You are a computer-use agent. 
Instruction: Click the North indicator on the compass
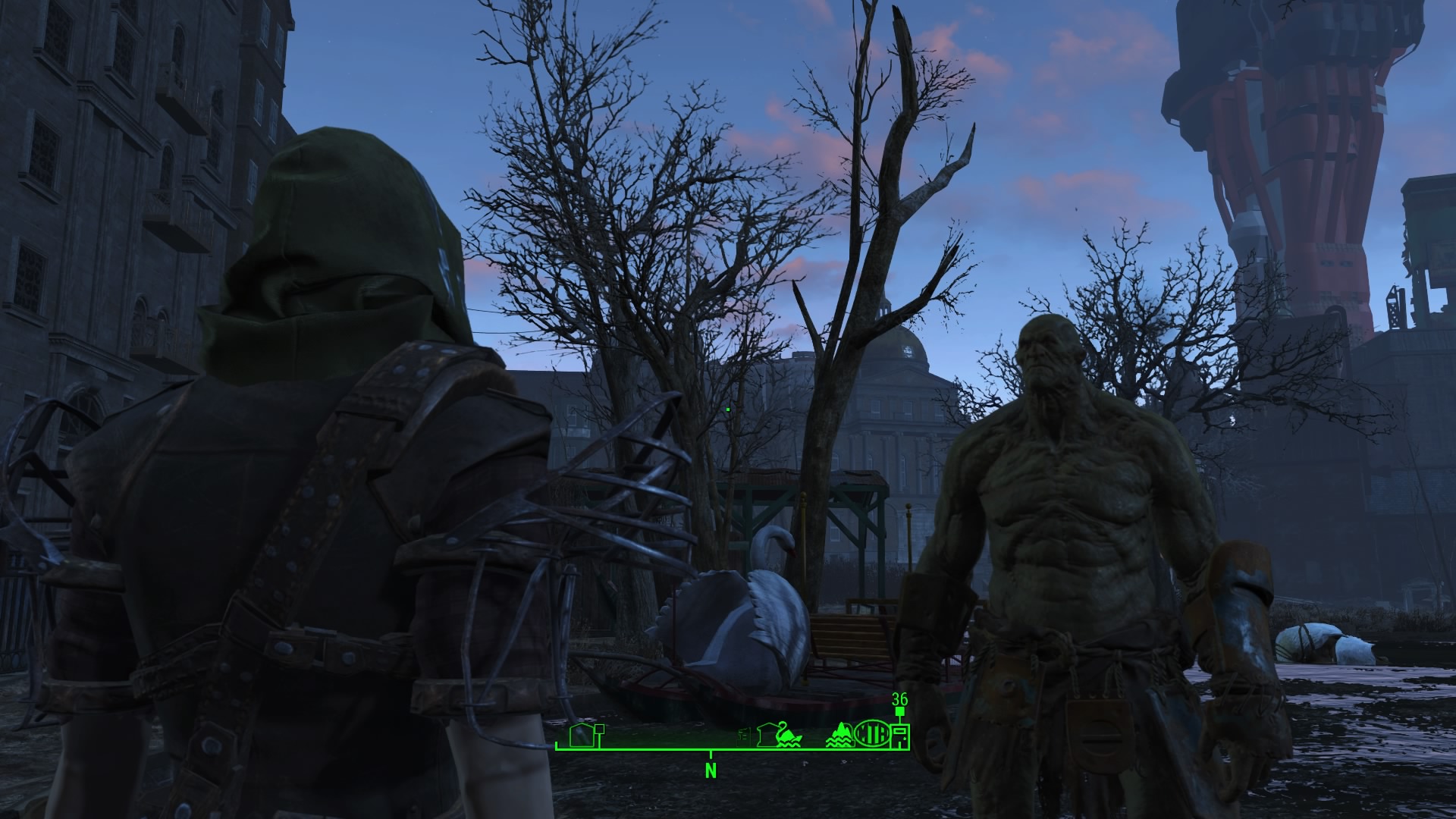point(711,771)
